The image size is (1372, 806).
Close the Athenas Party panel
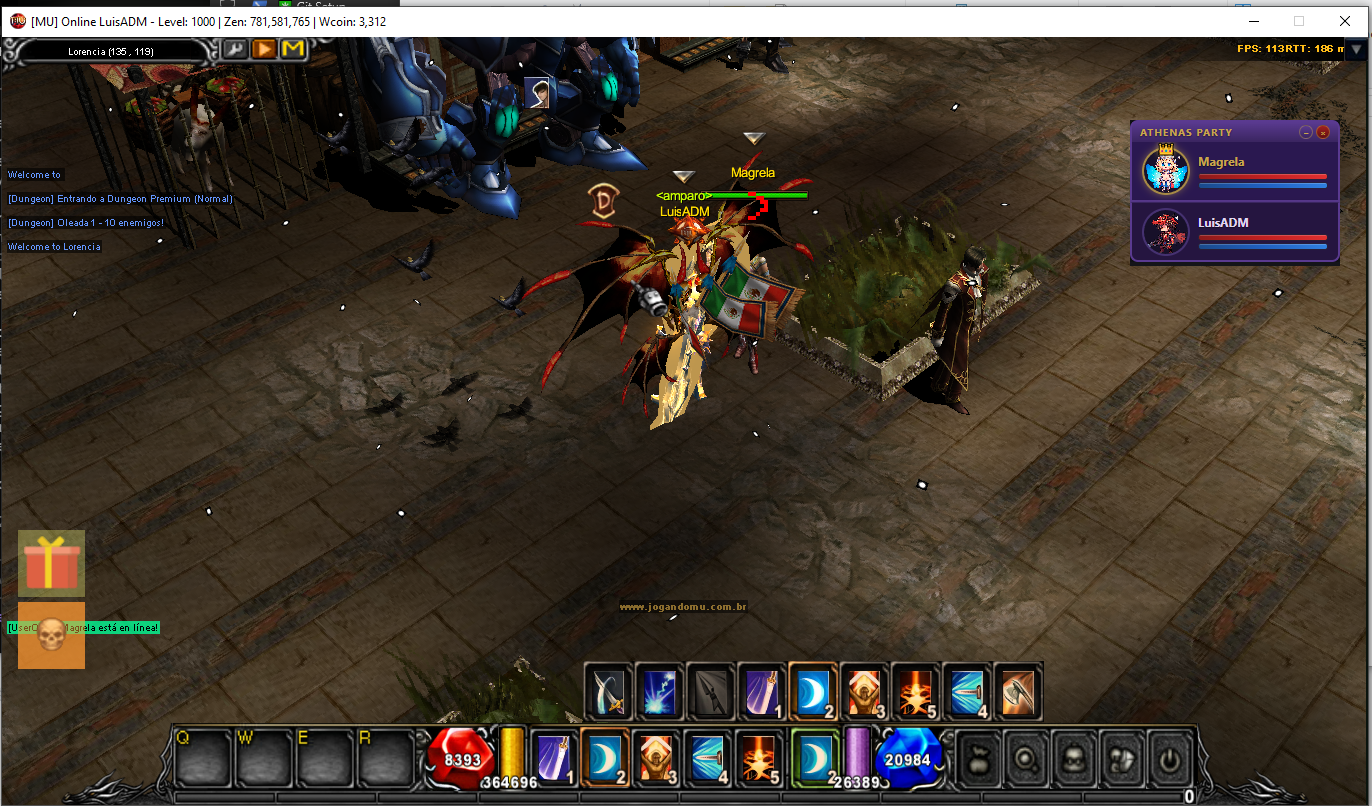click(x=1323, y=131)
